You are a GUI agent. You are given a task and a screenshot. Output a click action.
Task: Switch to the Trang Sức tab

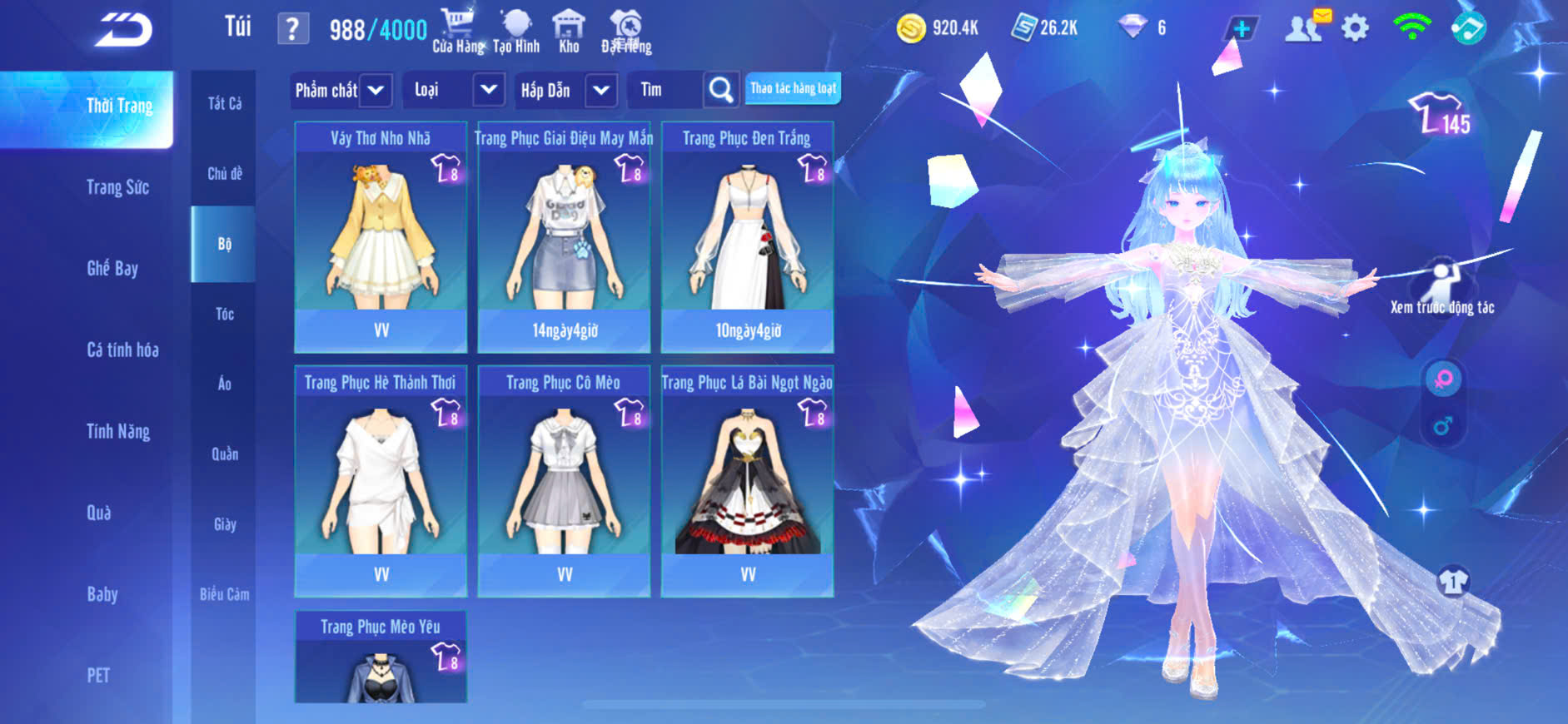[x=117, y=187]
